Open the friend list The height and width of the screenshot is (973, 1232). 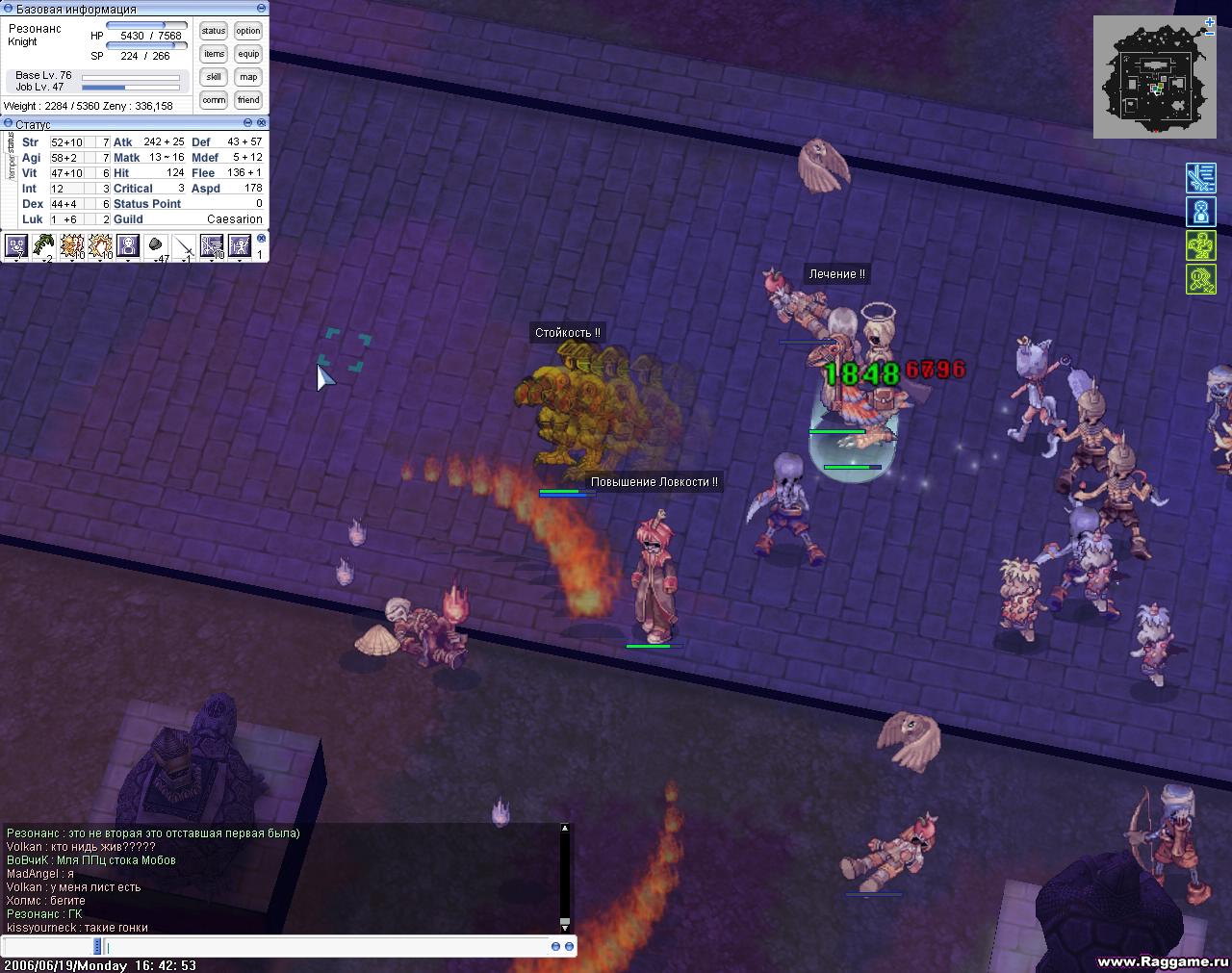point(248,100)
